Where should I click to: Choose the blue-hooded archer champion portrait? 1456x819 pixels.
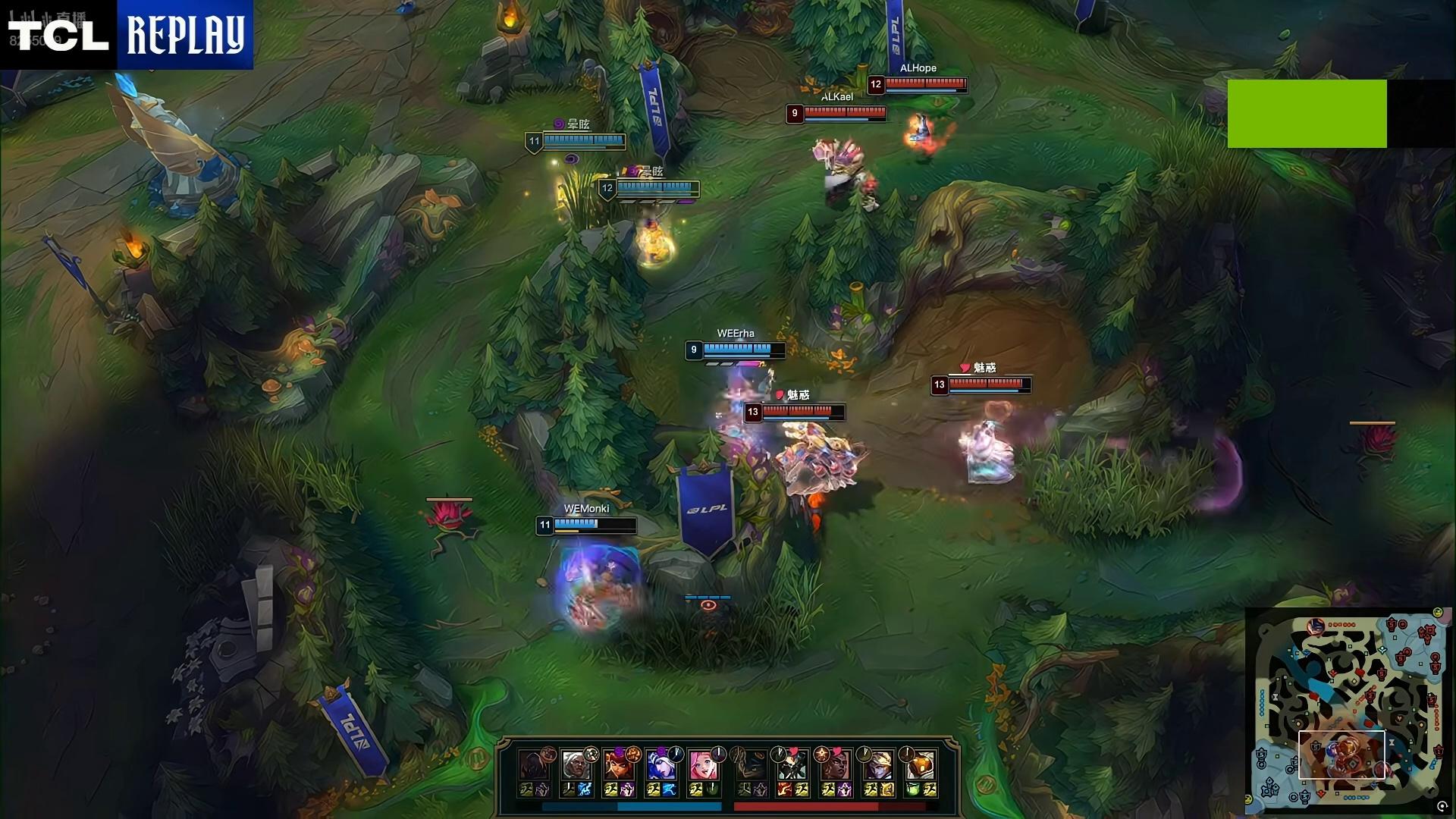661,766
